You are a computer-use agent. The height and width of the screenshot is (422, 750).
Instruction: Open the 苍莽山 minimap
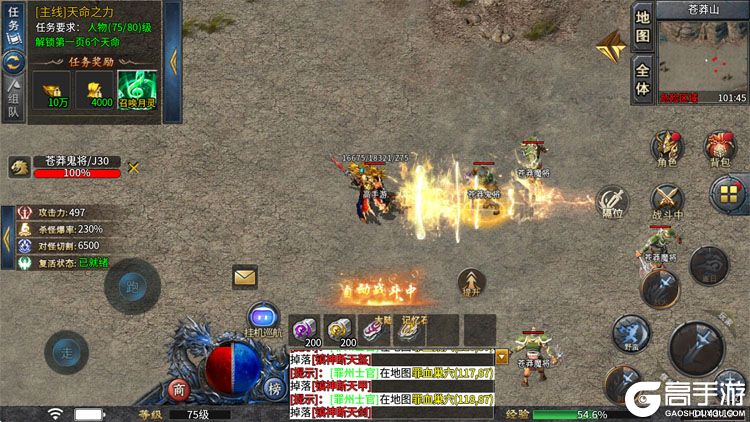(x=702, y=55)
